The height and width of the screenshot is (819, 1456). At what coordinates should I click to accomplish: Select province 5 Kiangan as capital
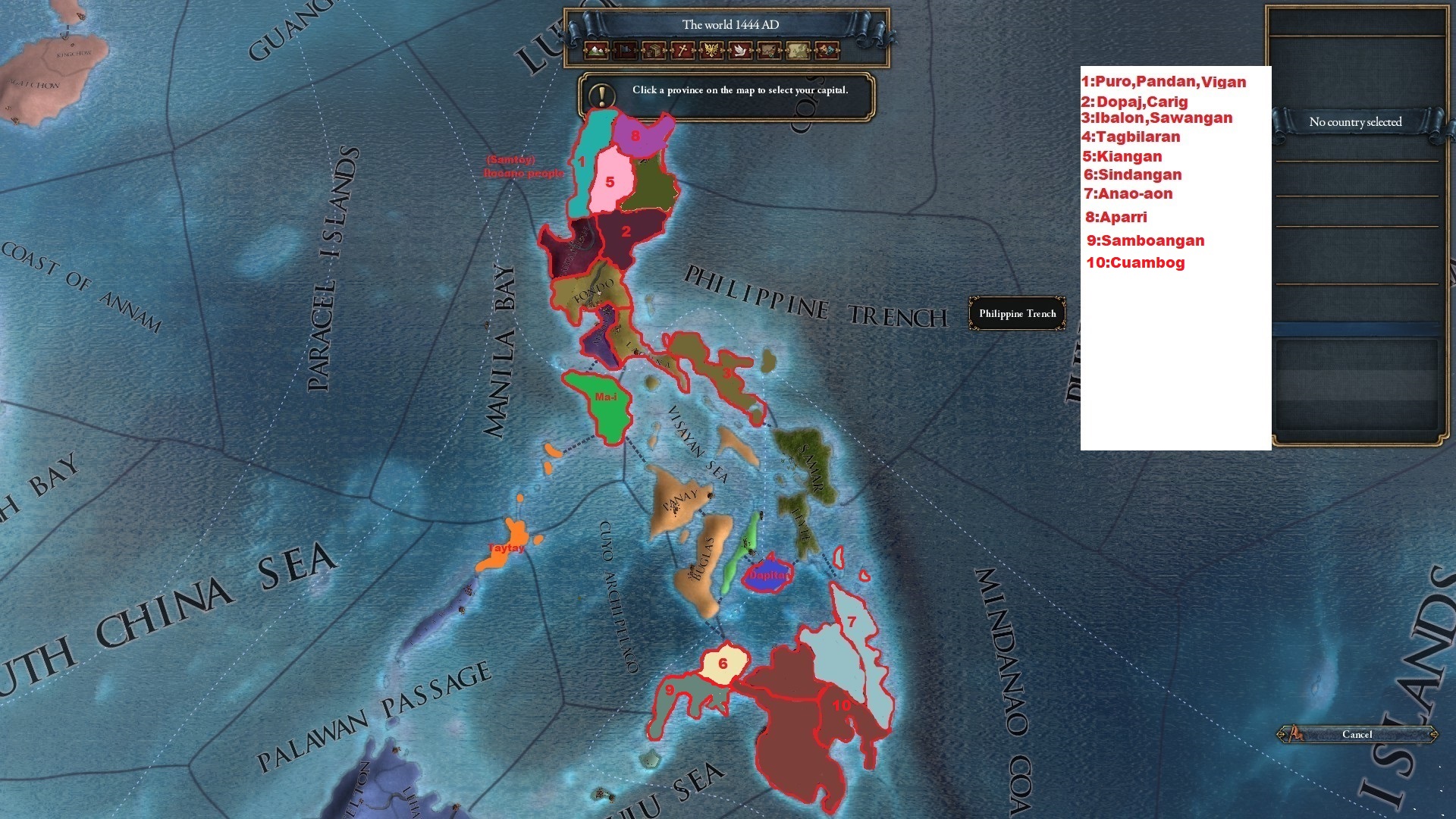click(x=610, y=182)
